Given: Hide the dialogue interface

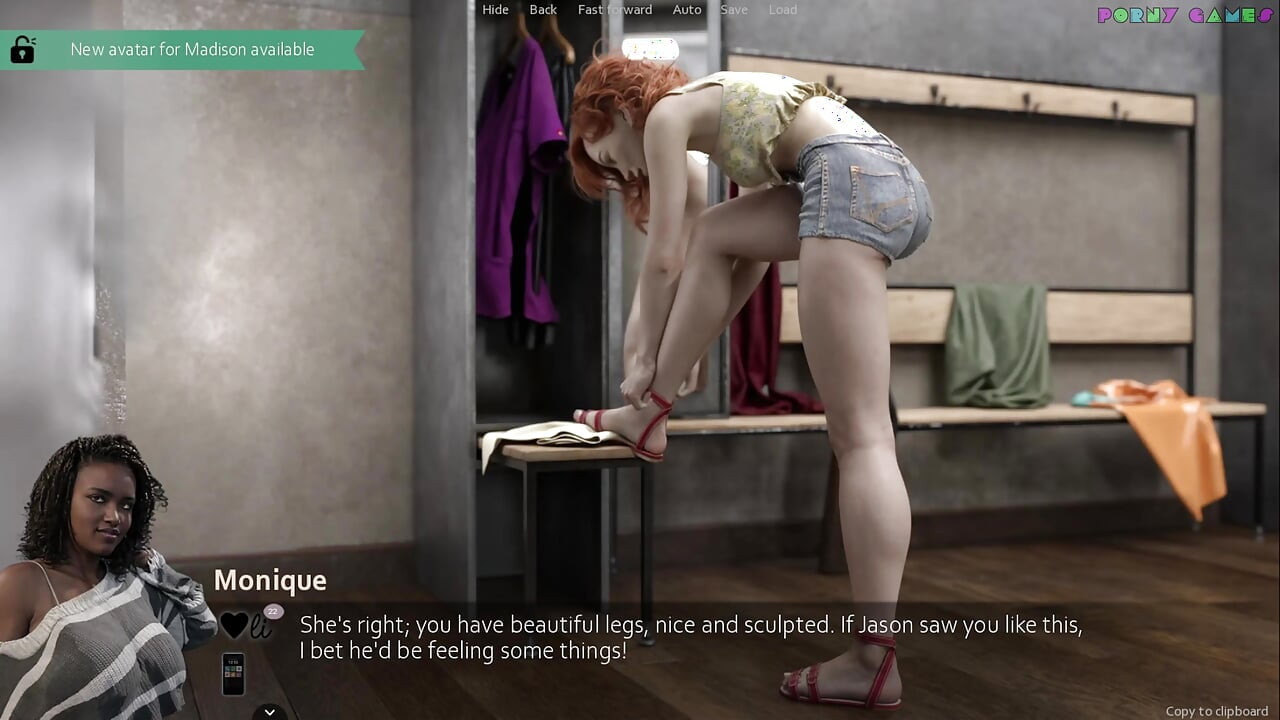Looking at the screenshot, I should point(495,9).
